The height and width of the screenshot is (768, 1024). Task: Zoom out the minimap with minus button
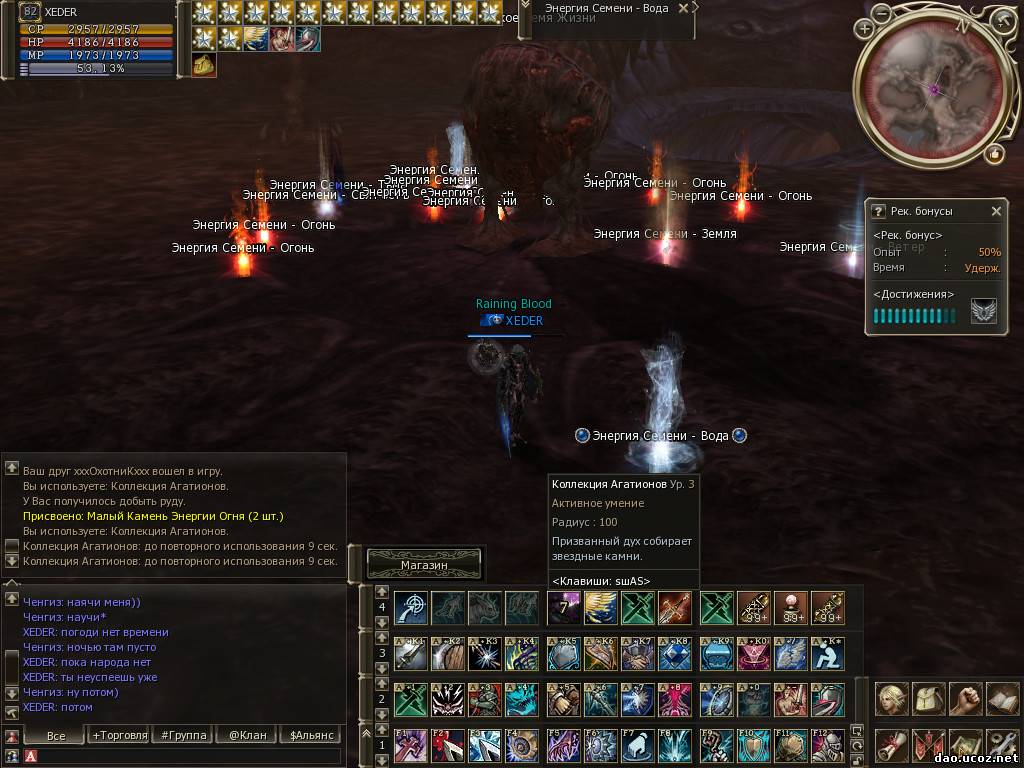[882, 14]
